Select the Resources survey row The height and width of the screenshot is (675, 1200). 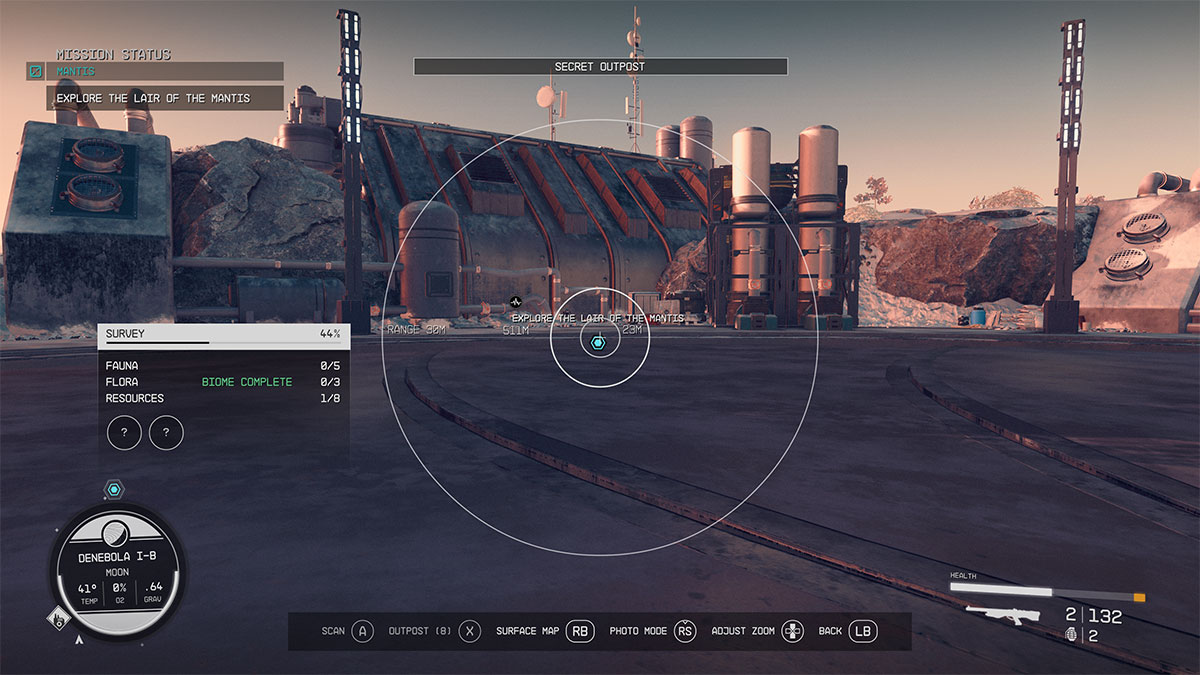[x=223, y=398]
